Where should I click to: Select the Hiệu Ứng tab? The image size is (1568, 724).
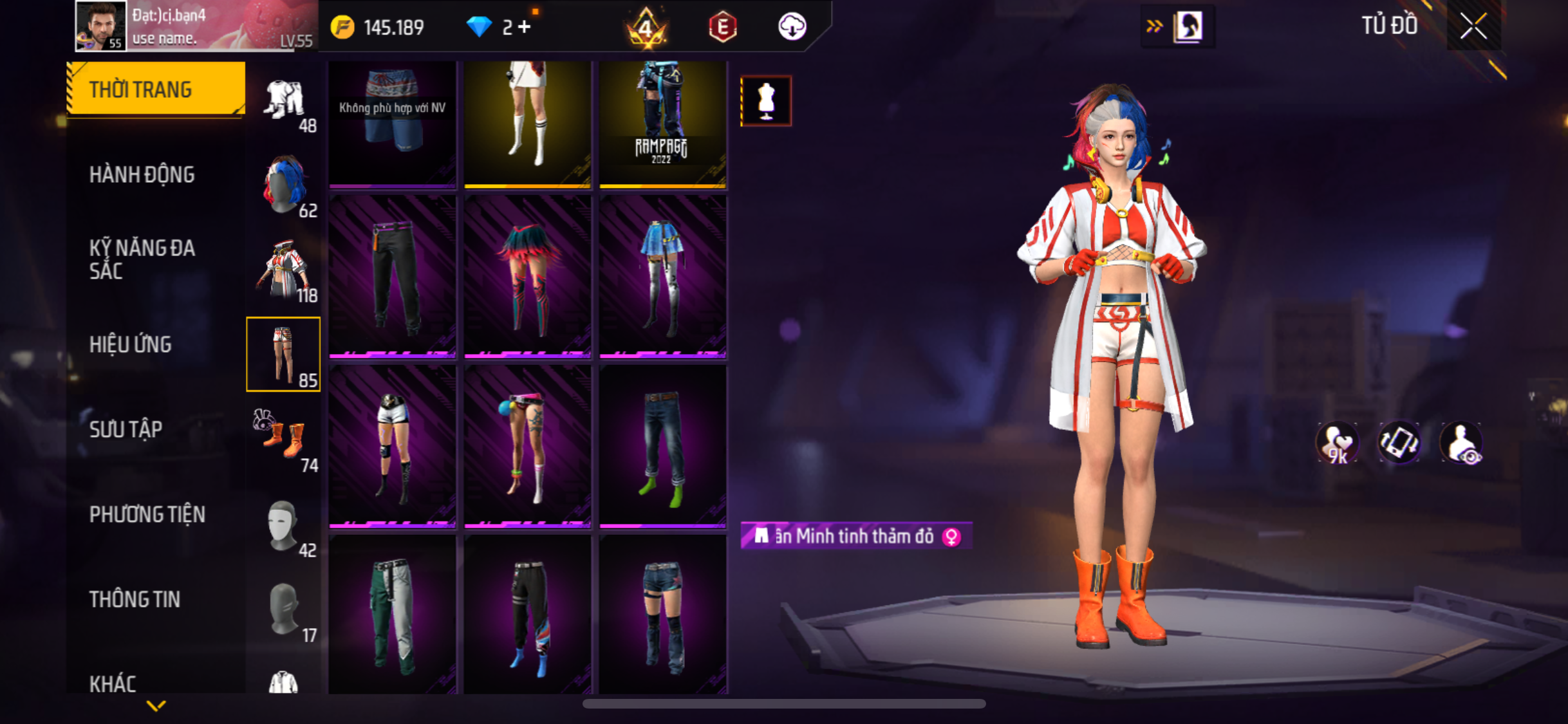pos(130,345)
